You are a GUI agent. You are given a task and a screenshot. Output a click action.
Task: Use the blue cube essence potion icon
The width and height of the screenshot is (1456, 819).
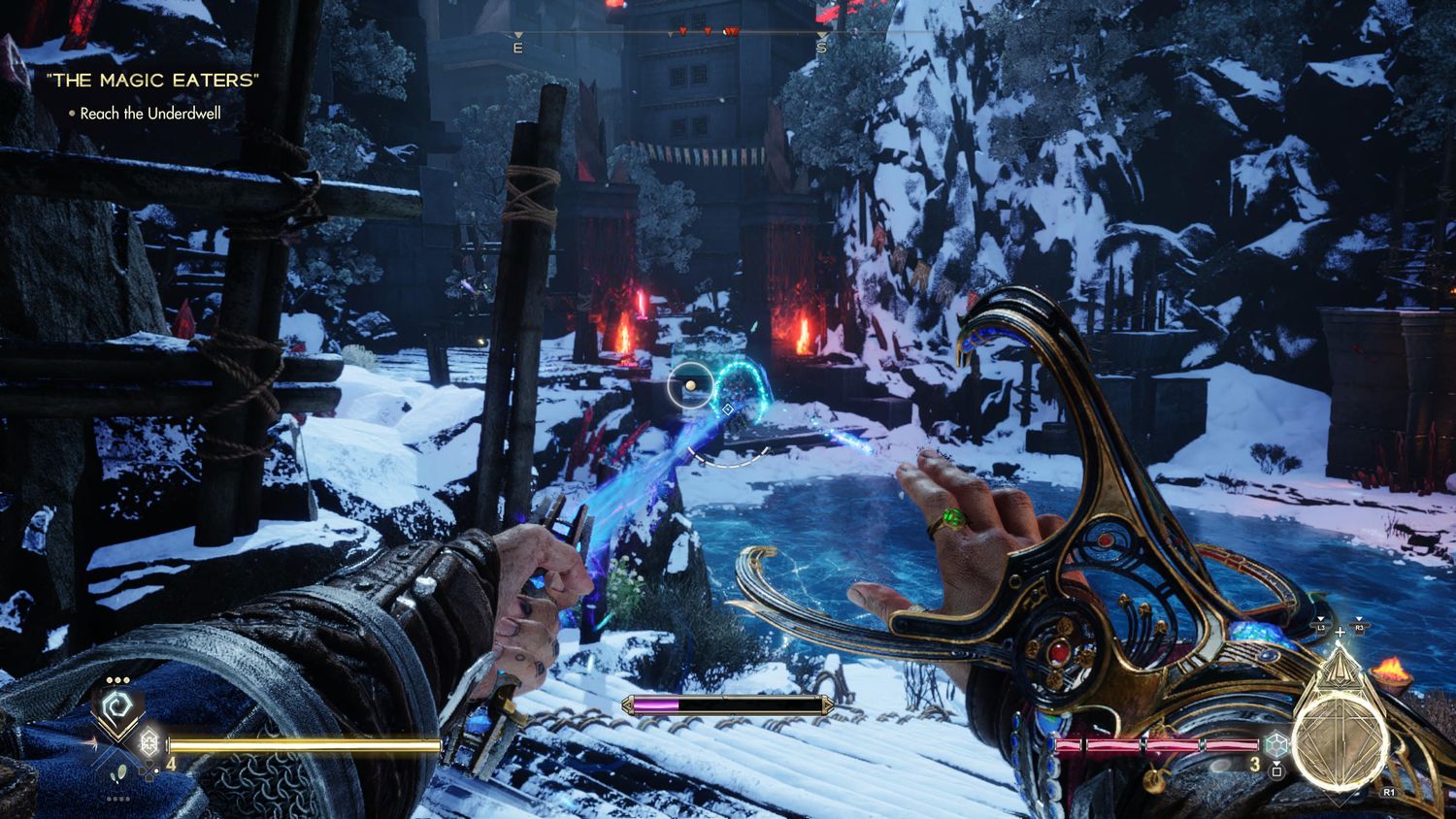click(x=1276, y=745)
